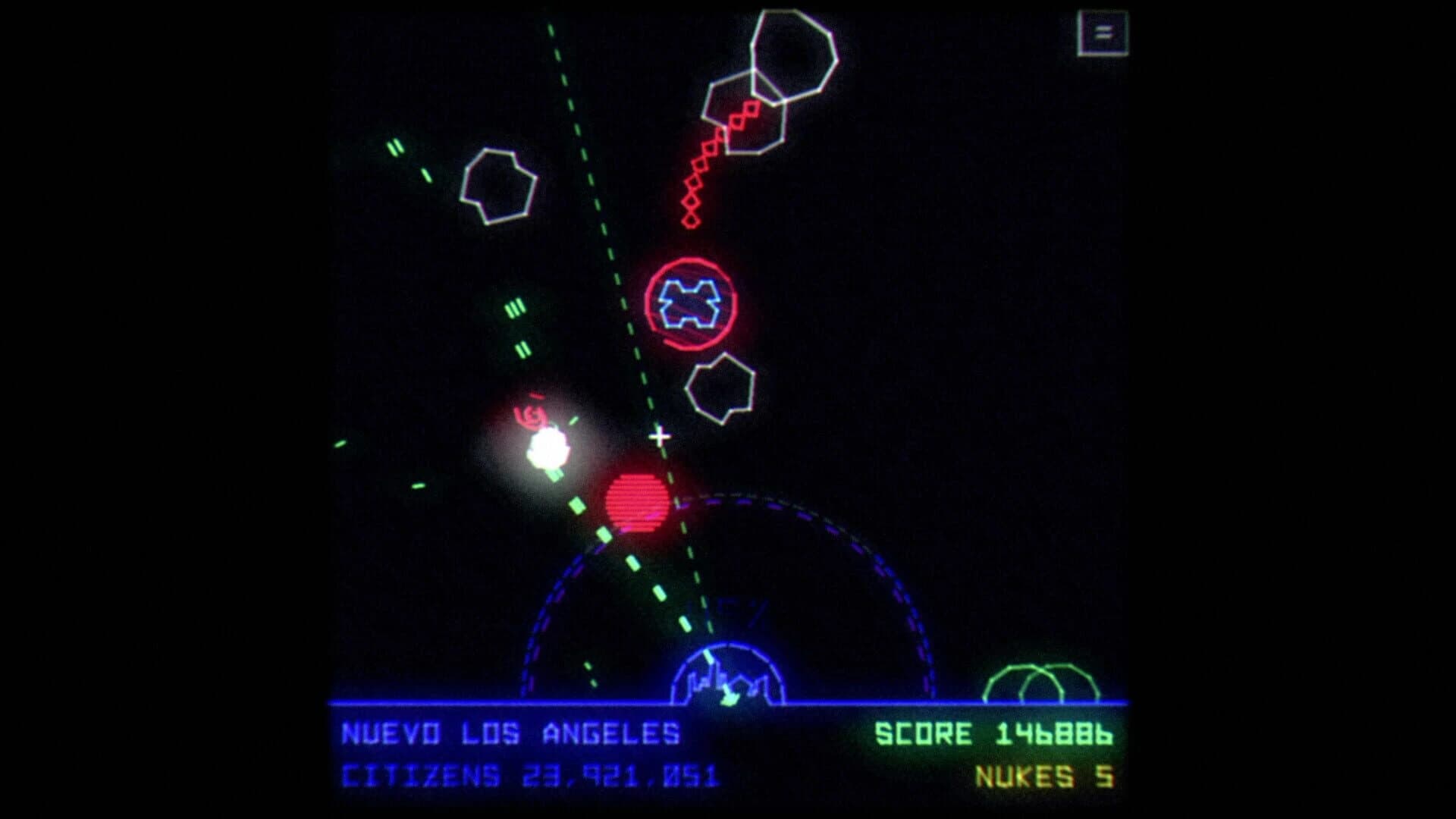Position the targeting crosshair reticle
This screenshot has height=819, width=1456.
click(659, 437)
